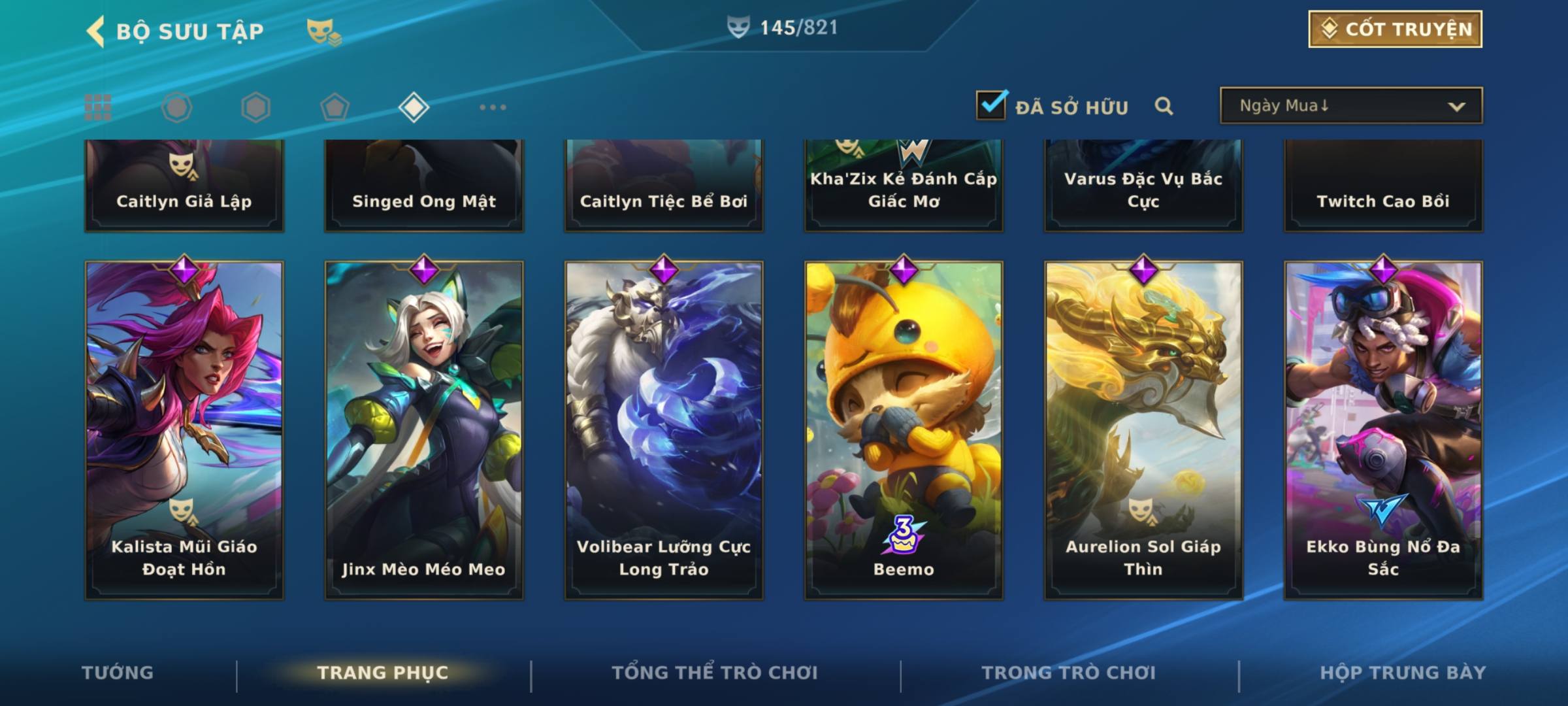Viewport: 1568px width, 706px height.
Task: Show more filters with three dots
Action: (493, 107)
